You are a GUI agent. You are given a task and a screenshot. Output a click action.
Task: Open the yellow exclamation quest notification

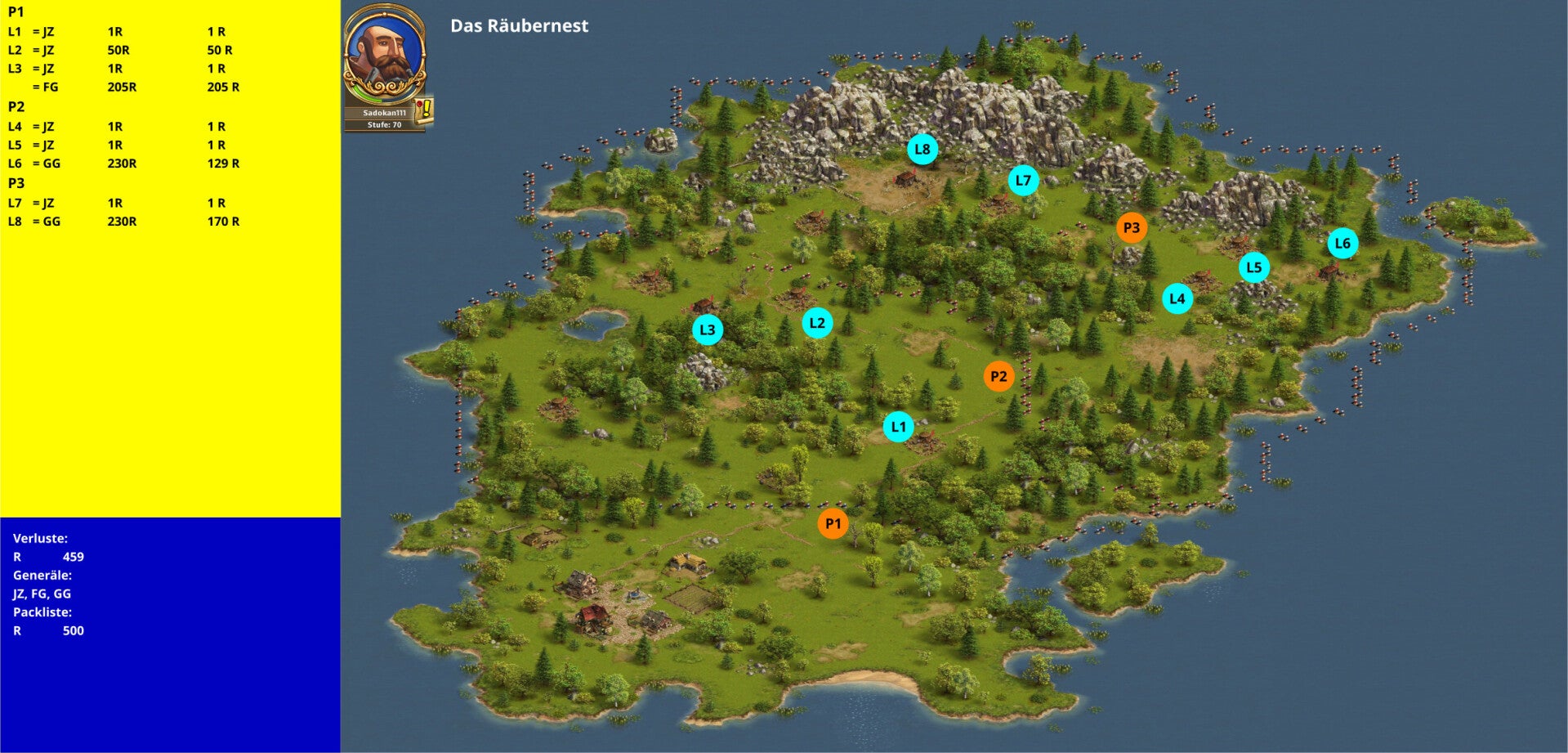pos(424,110)
